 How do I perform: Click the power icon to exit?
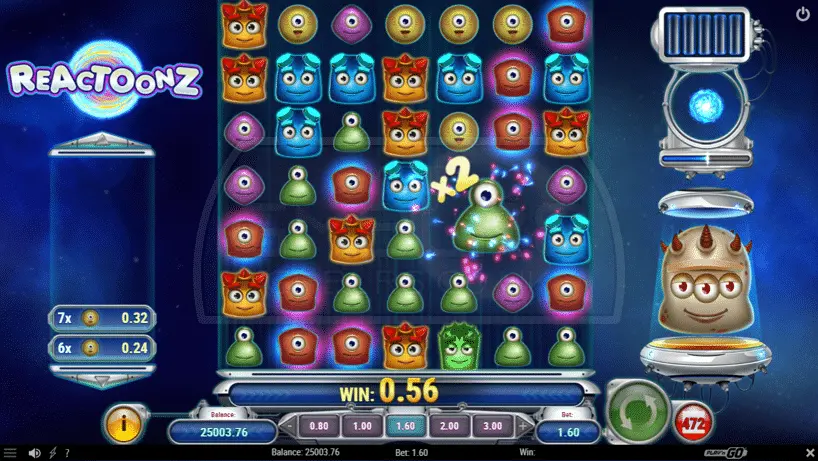pos(803,15)
